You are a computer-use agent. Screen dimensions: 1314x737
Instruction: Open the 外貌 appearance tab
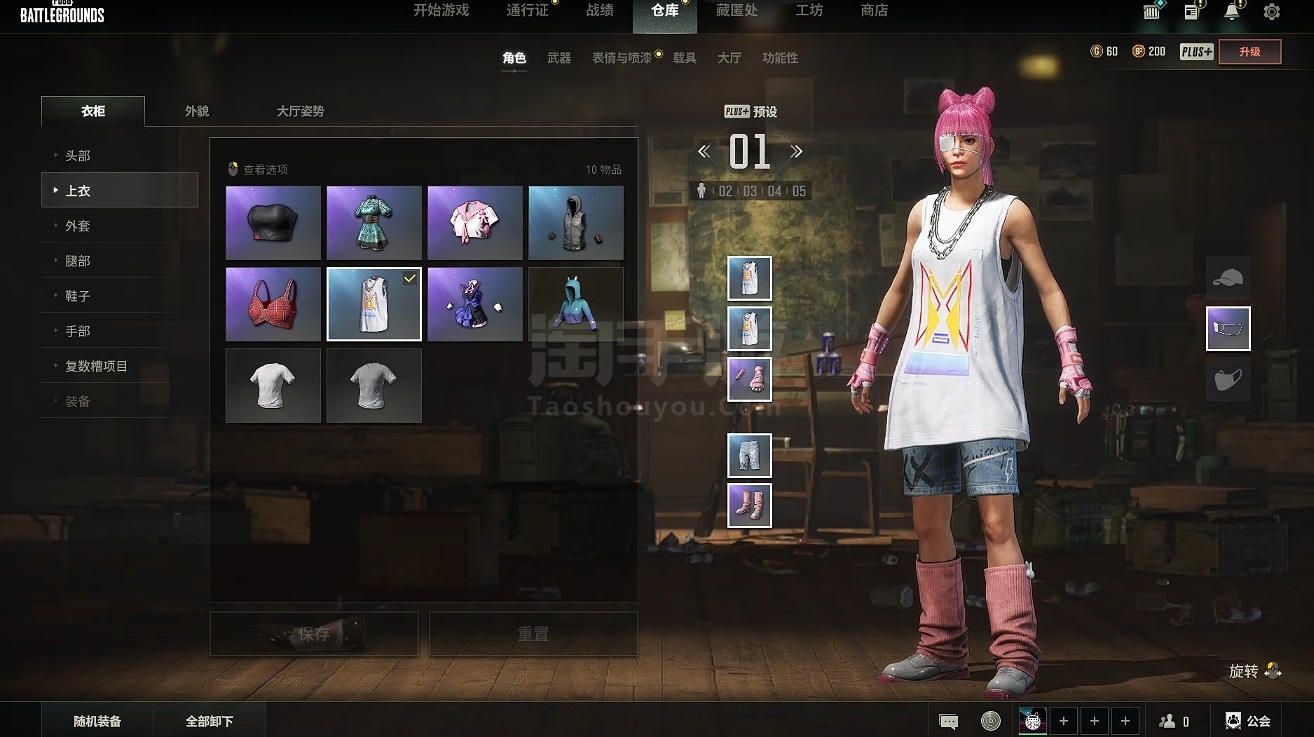[197, 111]
